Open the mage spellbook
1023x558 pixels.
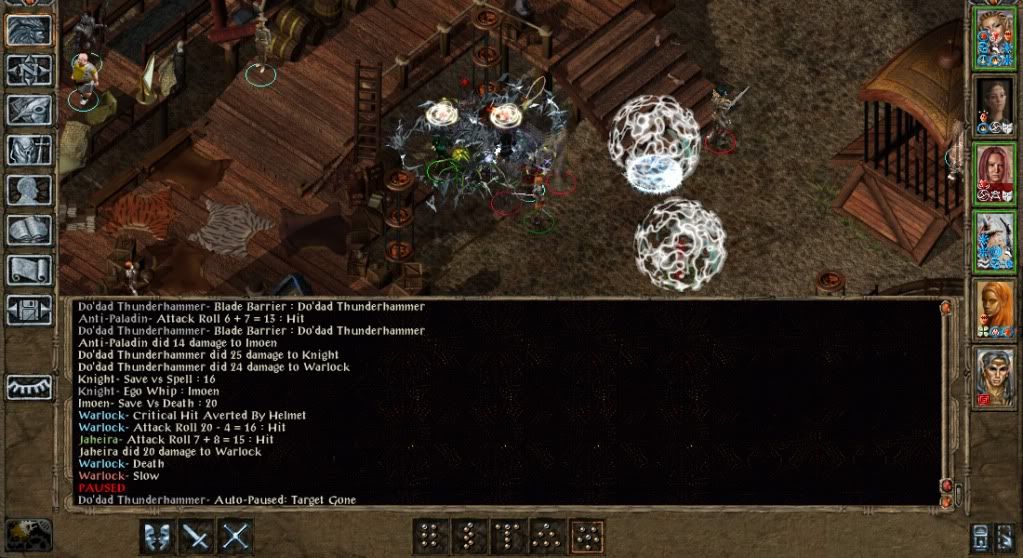[x=29, y=230]
